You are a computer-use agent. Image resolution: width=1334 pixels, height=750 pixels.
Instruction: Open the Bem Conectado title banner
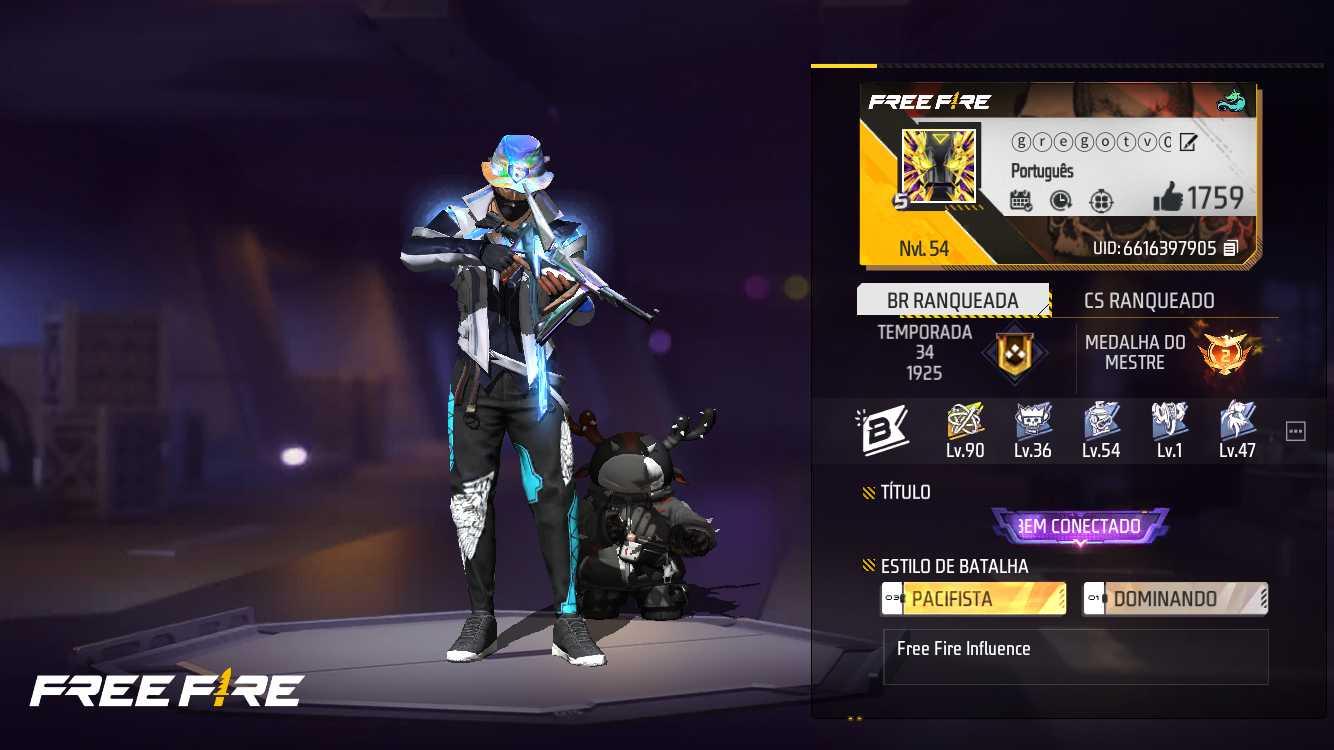pyautogui.click(x=1080, y=526)
